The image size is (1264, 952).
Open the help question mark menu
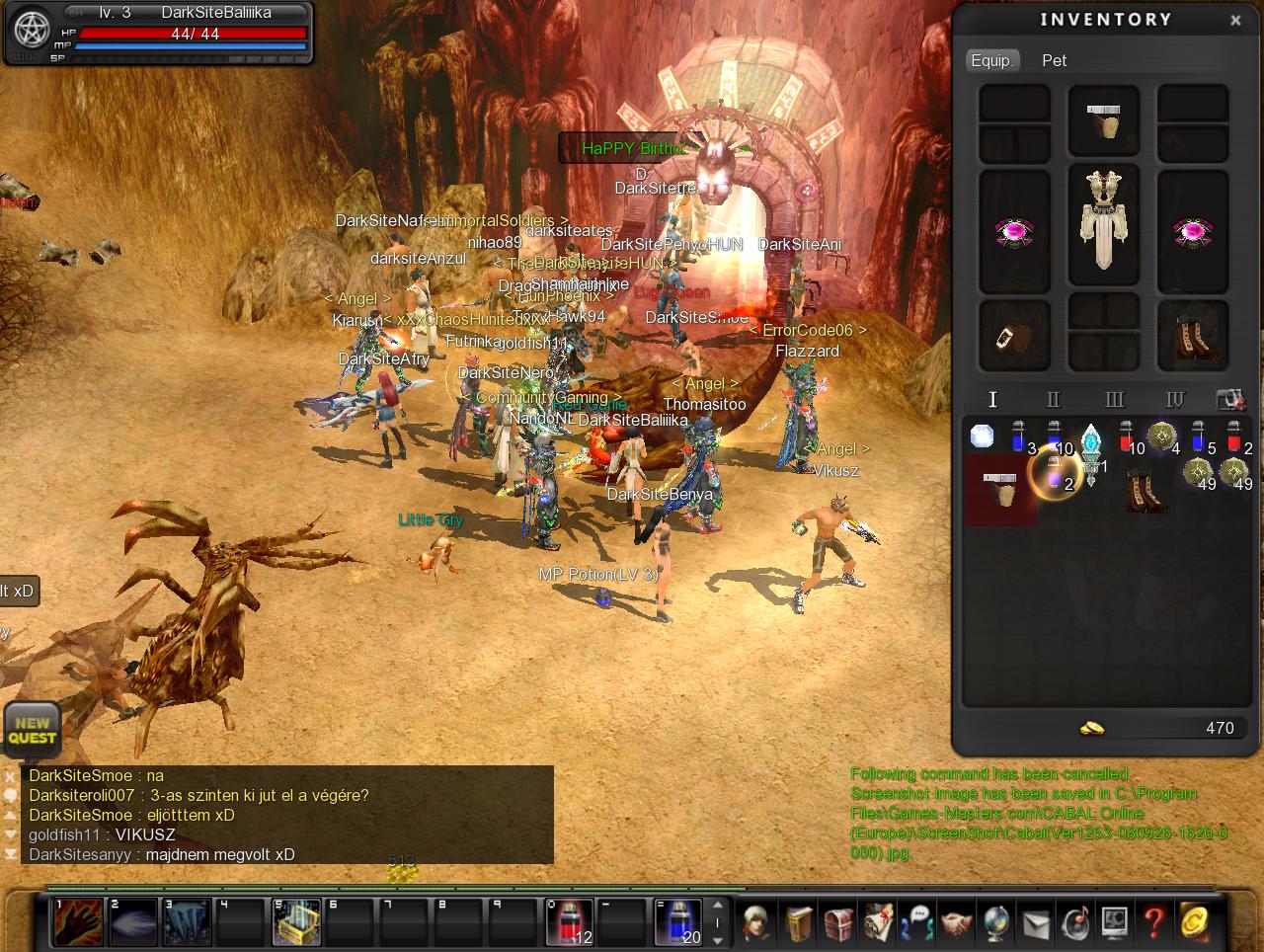click(x=1153, y=922)
